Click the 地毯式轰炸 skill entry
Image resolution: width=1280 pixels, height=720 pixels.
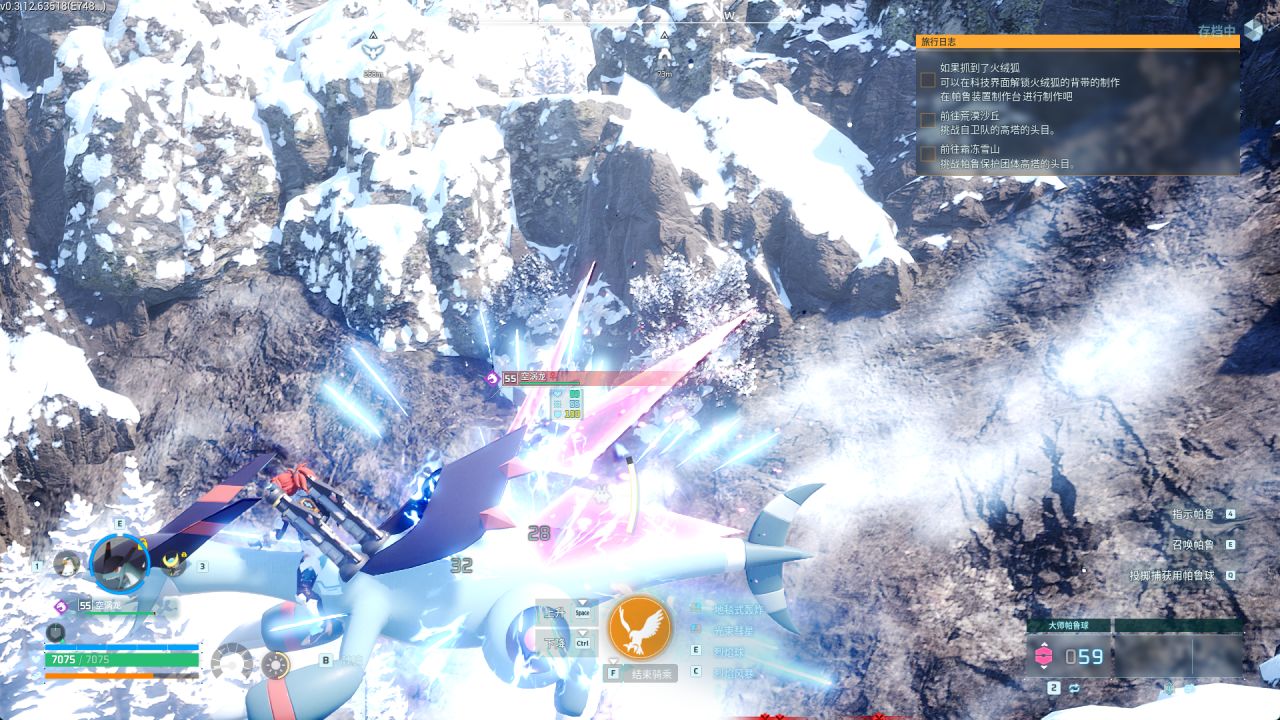737,609
